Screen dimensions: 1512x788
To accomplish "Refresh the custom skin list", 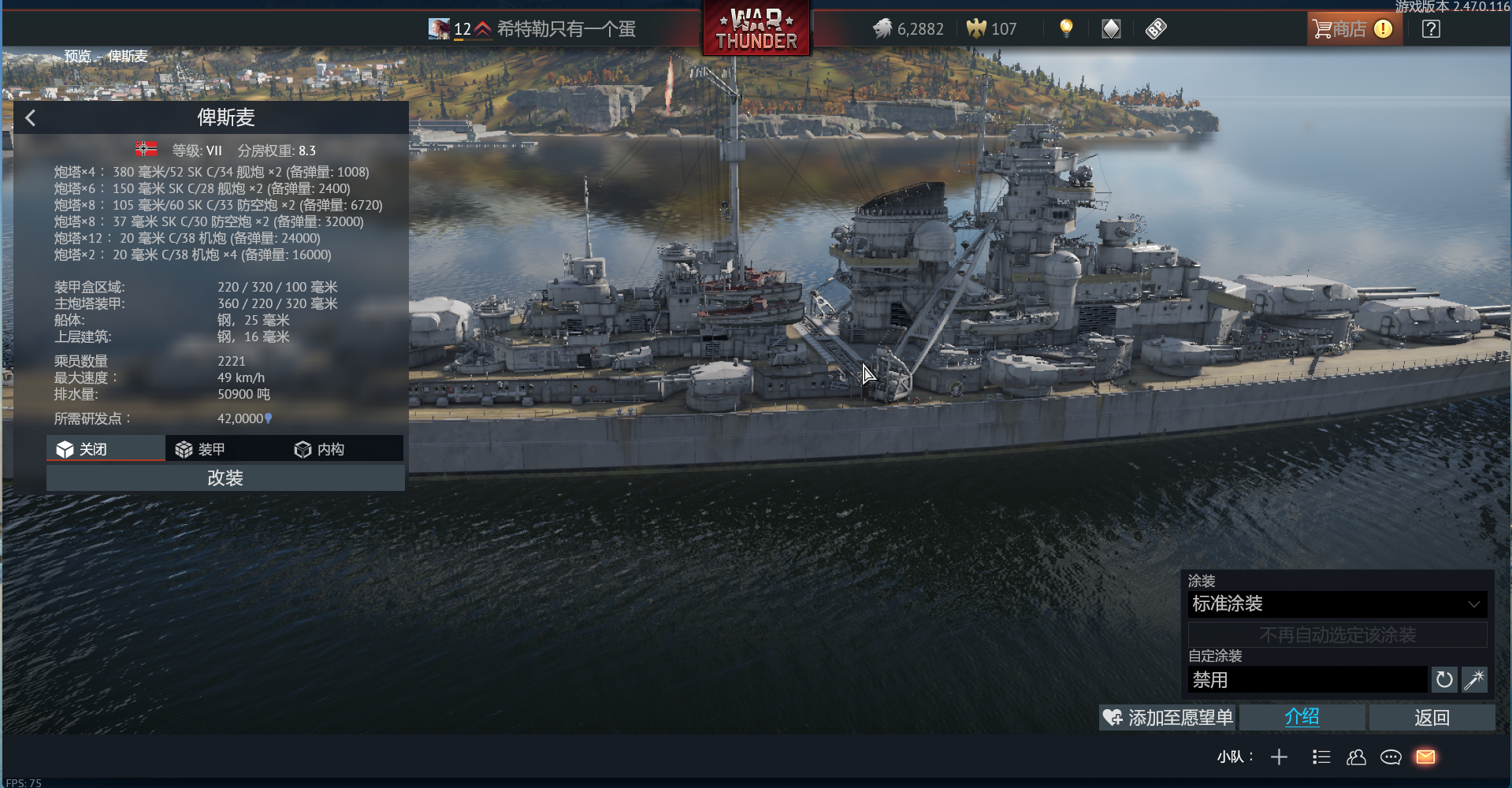I will coord(1443,680).
